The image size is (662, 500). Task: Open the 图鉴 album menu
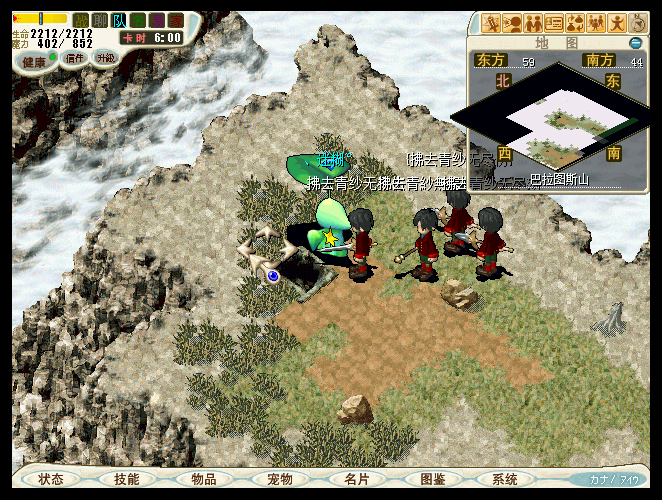pos(433,479)
